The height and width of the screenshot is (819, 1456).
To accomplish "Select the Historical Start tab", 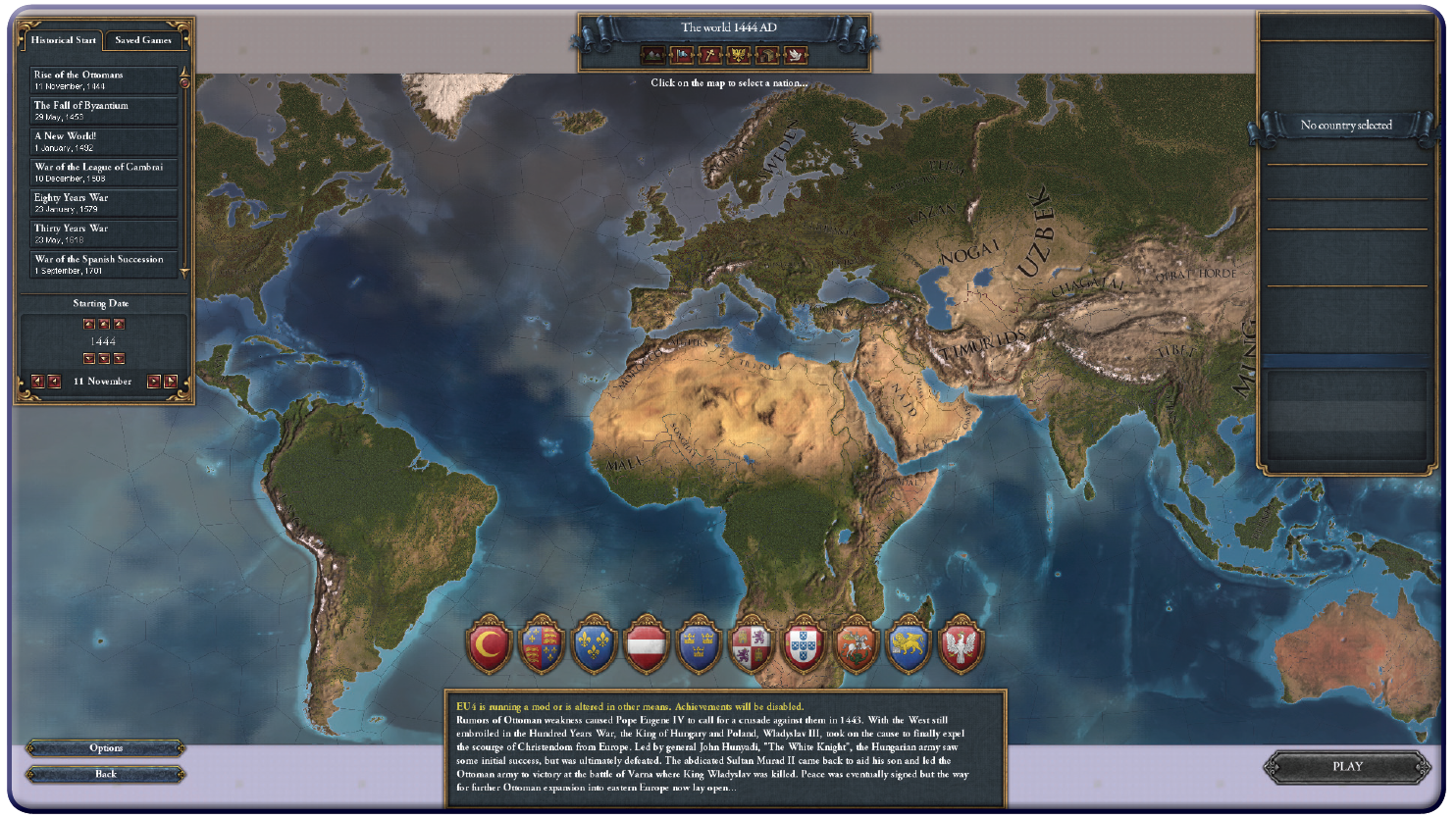I will (x=64, y=40).
